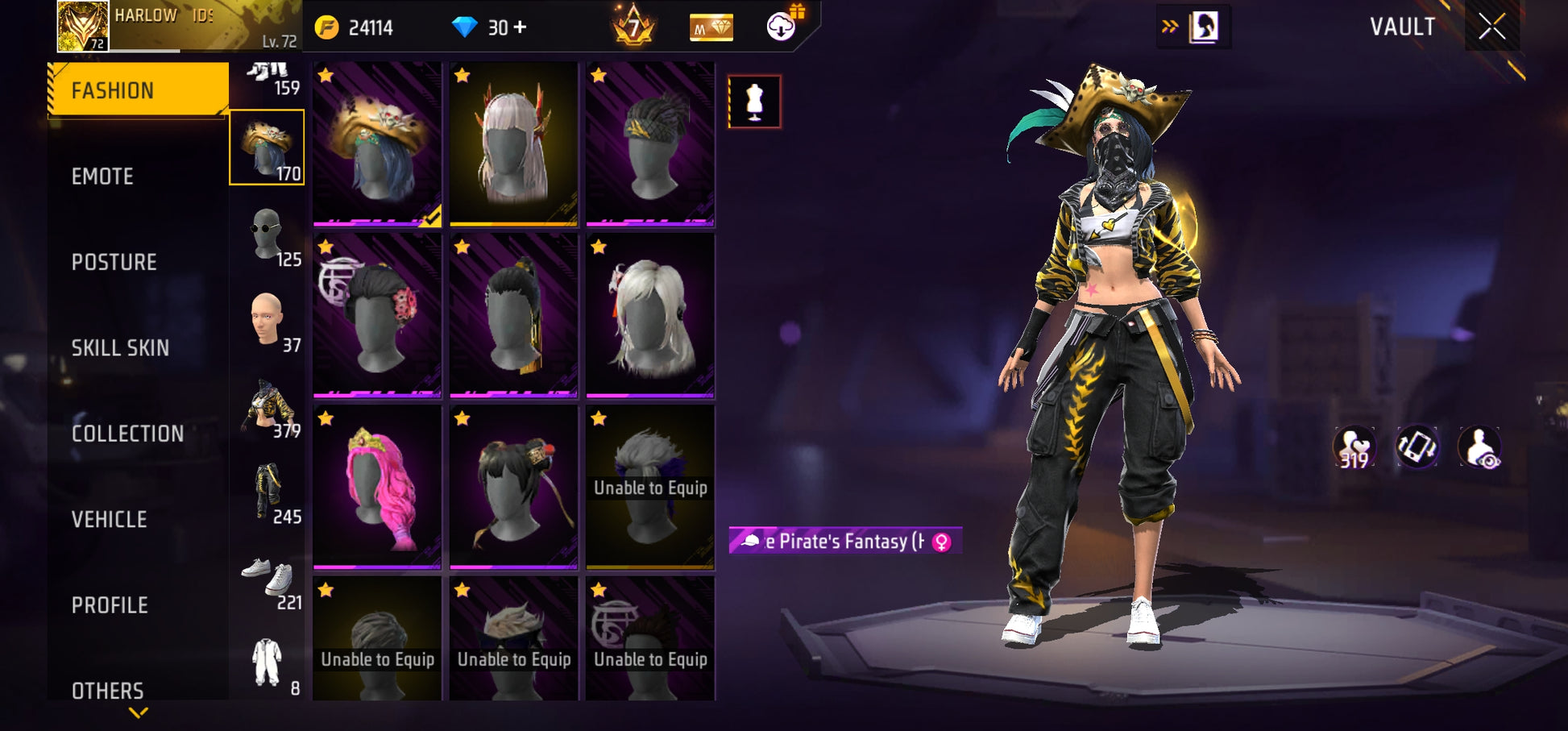Add diamonds with the plus button
The height and width of the screenshot is (731, 1568).
point(521,27)
